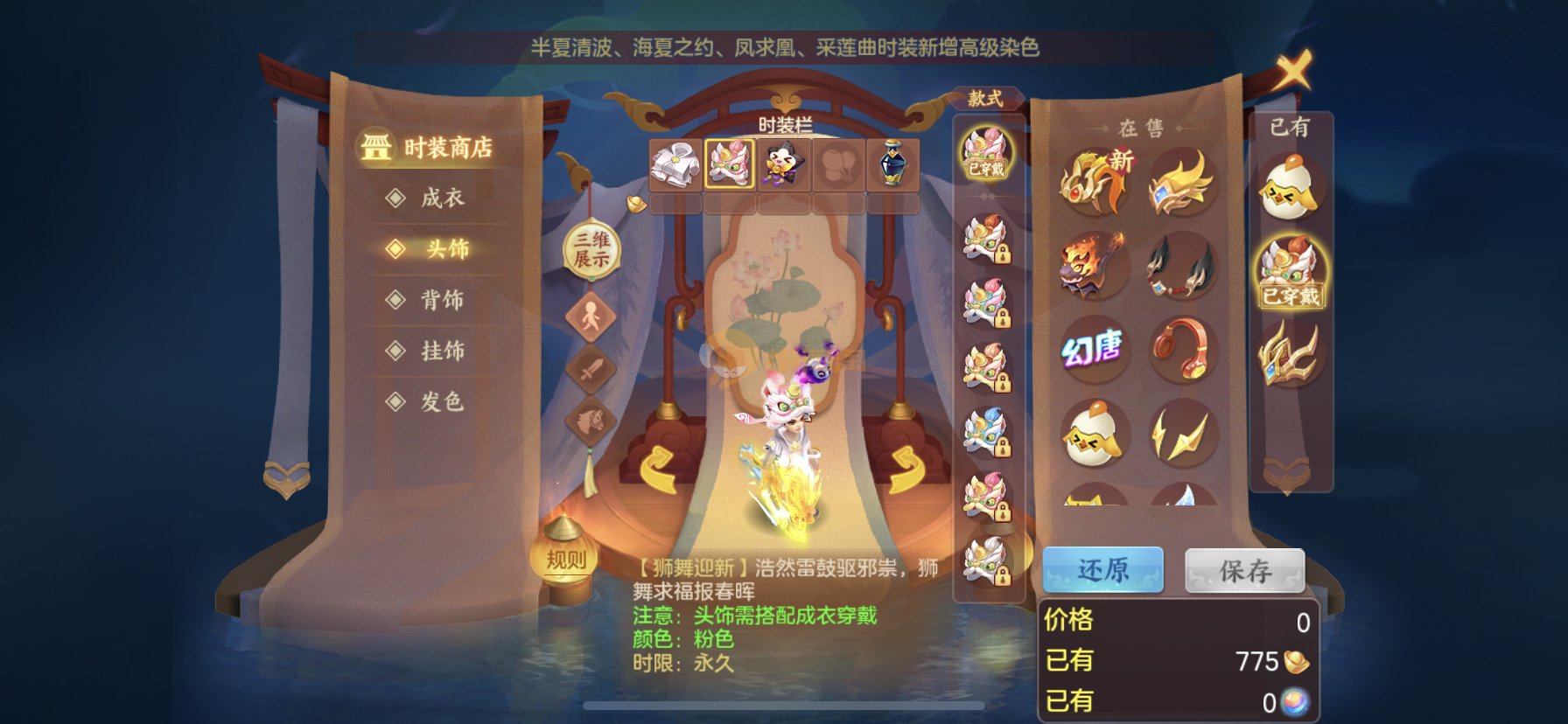Click the 还原 restore button
Screen dimensions: 1568x724
coord(1102,571)
